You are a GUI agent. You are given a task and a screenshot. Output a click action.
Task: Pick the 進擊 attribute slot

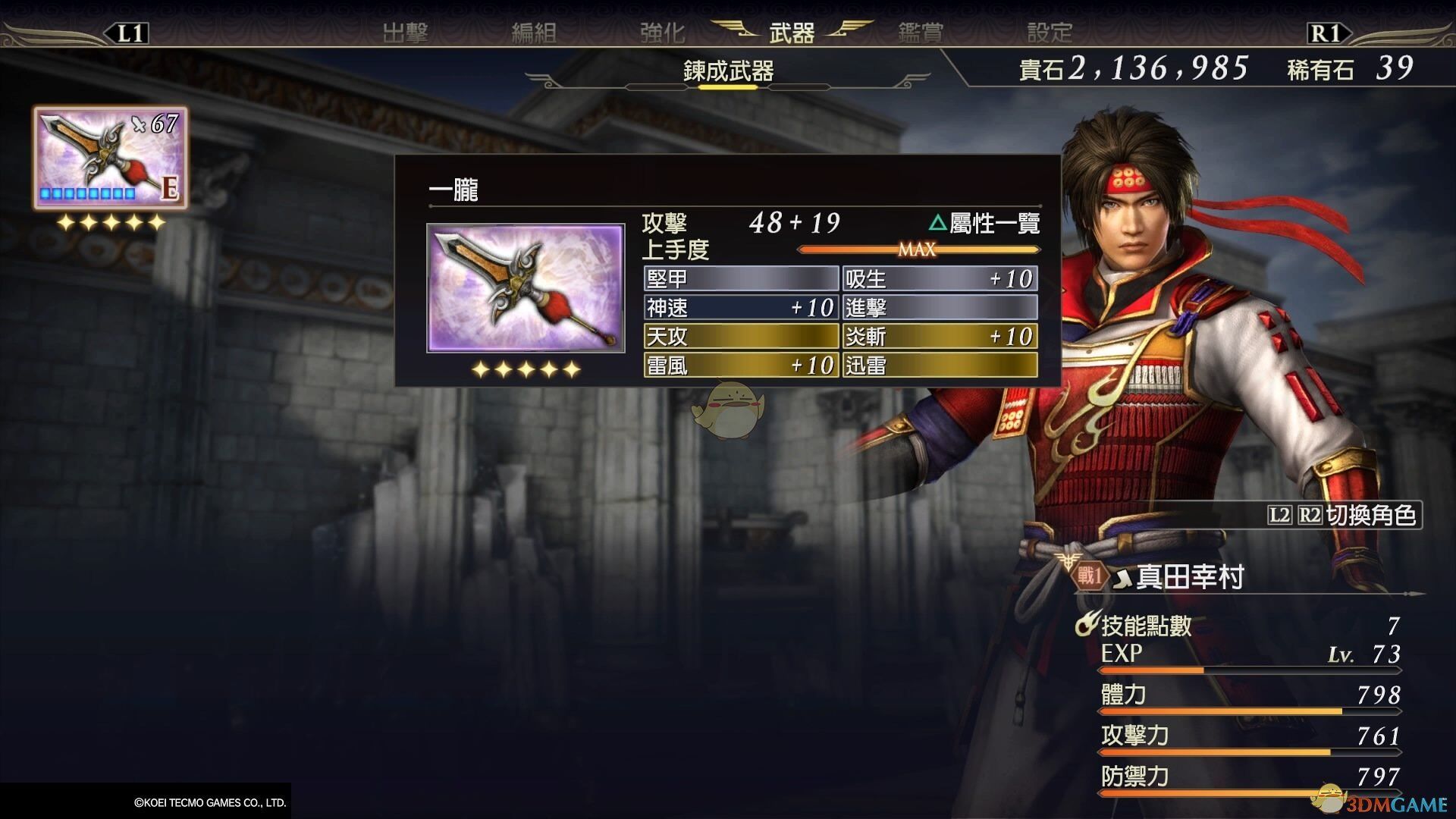click(x=940, y=308)
